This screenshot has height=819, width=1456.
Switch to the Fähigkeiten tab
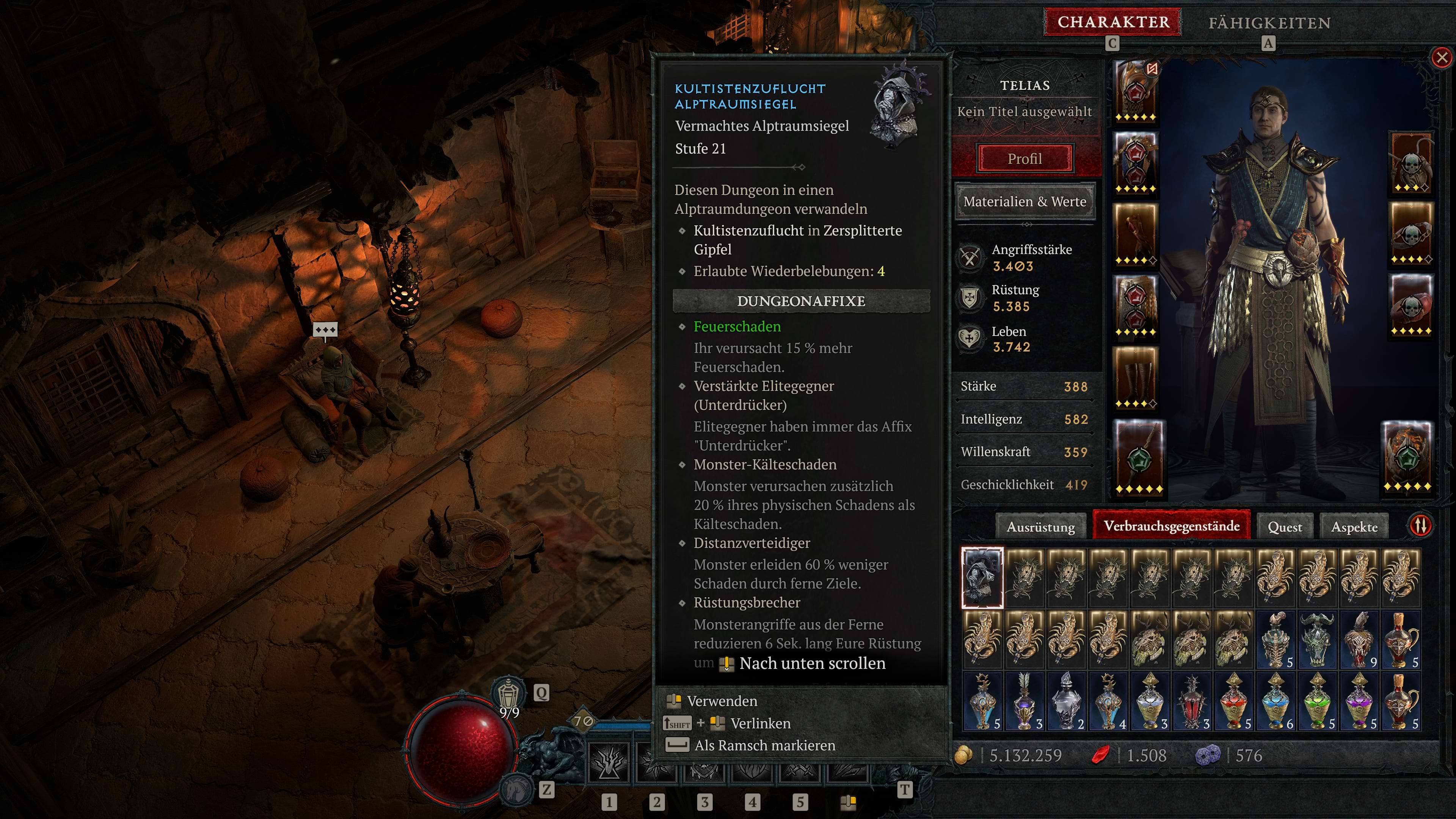(x=1269, y=23)
